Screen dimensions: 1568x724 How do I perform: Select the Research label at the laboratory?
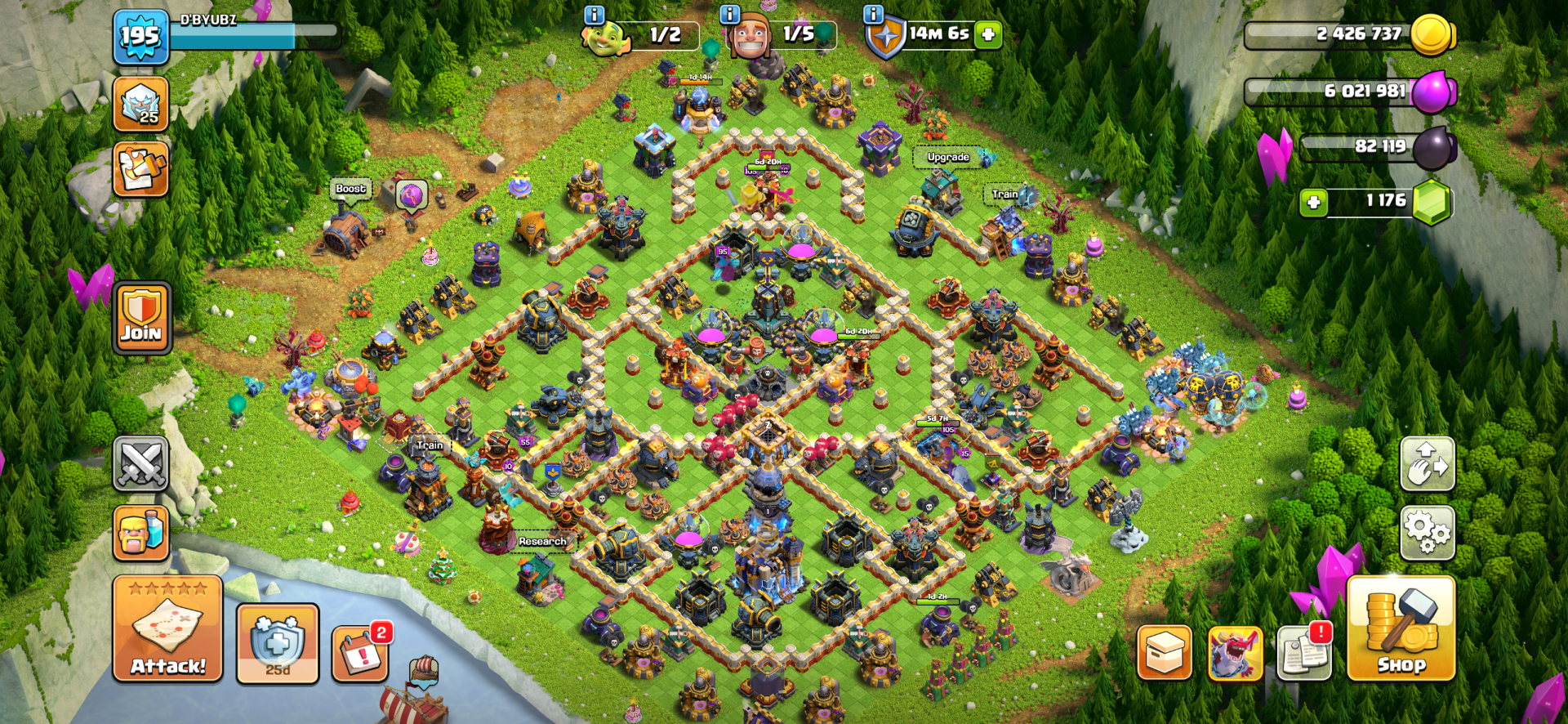[x=541, y=541]
